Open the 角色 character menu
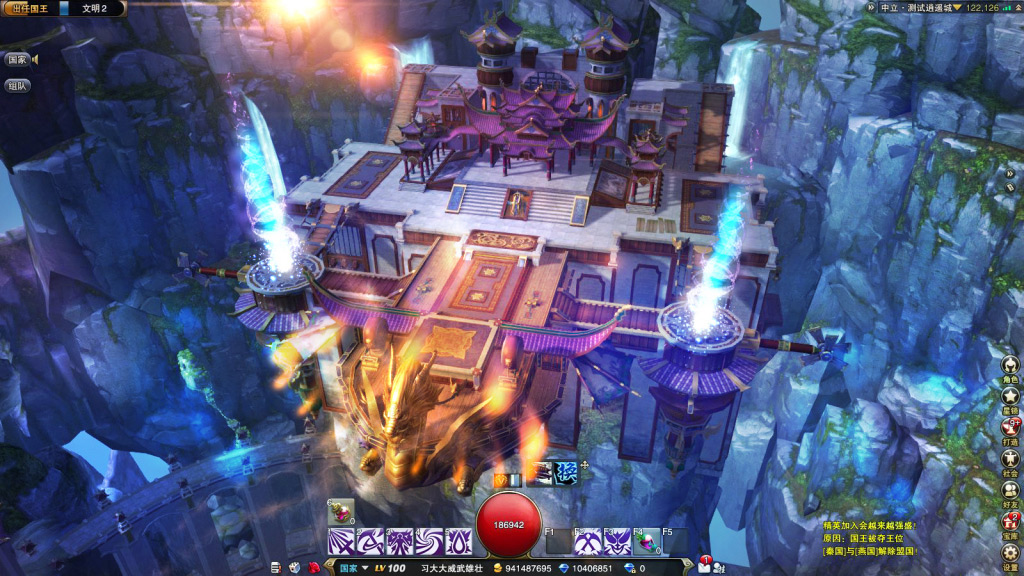The width and height of the screenshot is (1024, 576). [x=1010, y=366]
